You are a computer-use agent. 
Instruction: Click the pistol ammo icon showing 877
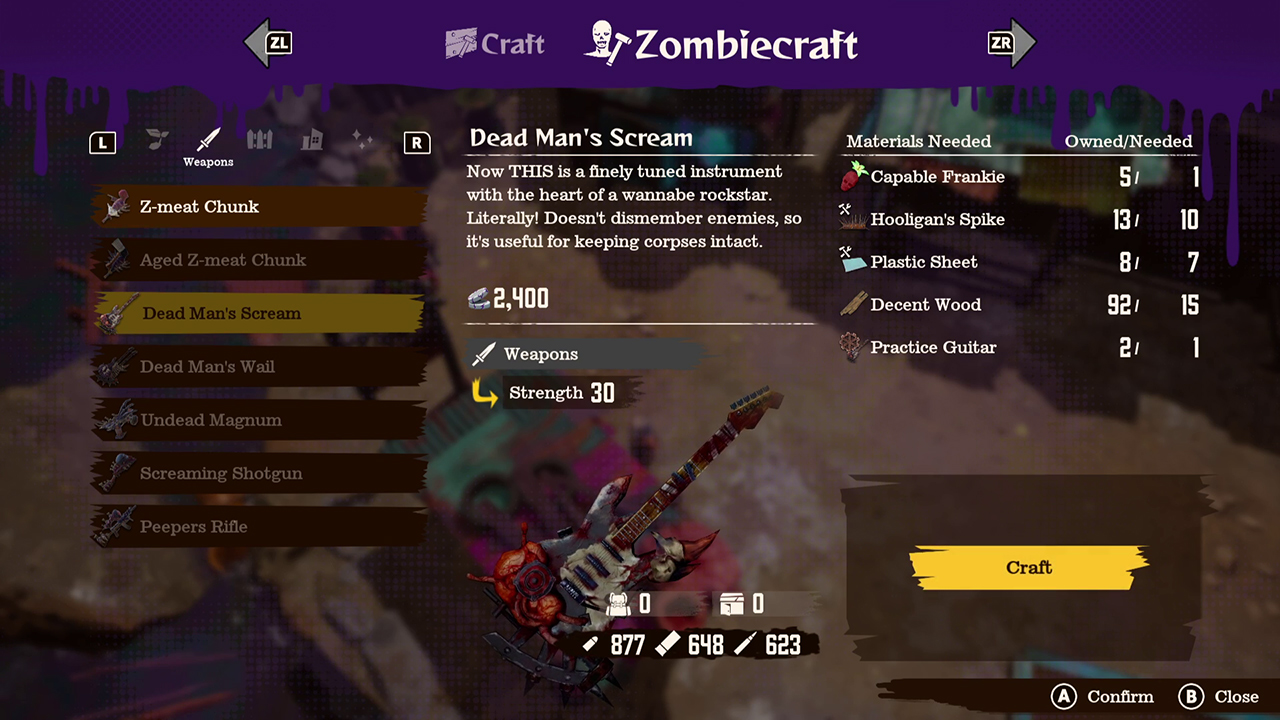(590, 645)
